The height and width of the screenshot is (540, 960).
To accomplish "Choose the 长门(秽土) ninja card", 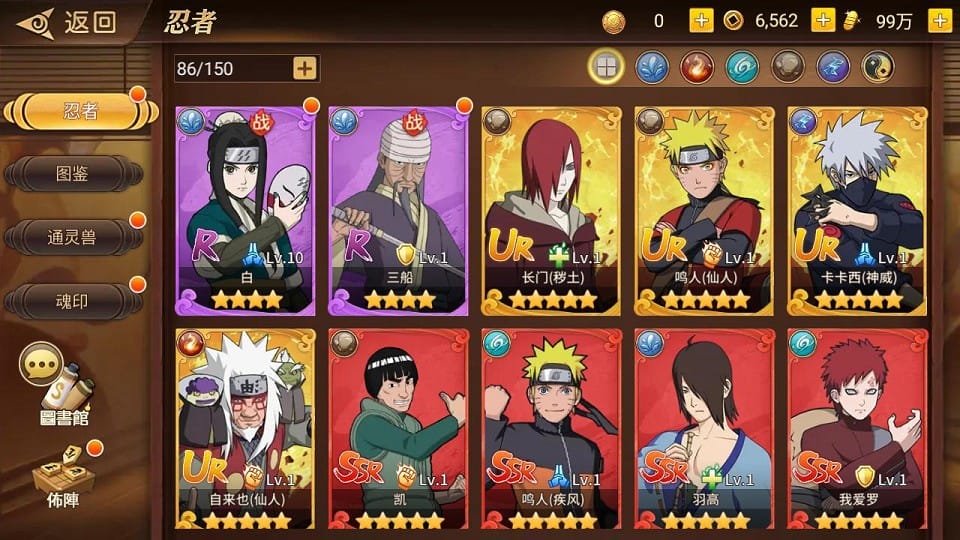I will (551, 211).
